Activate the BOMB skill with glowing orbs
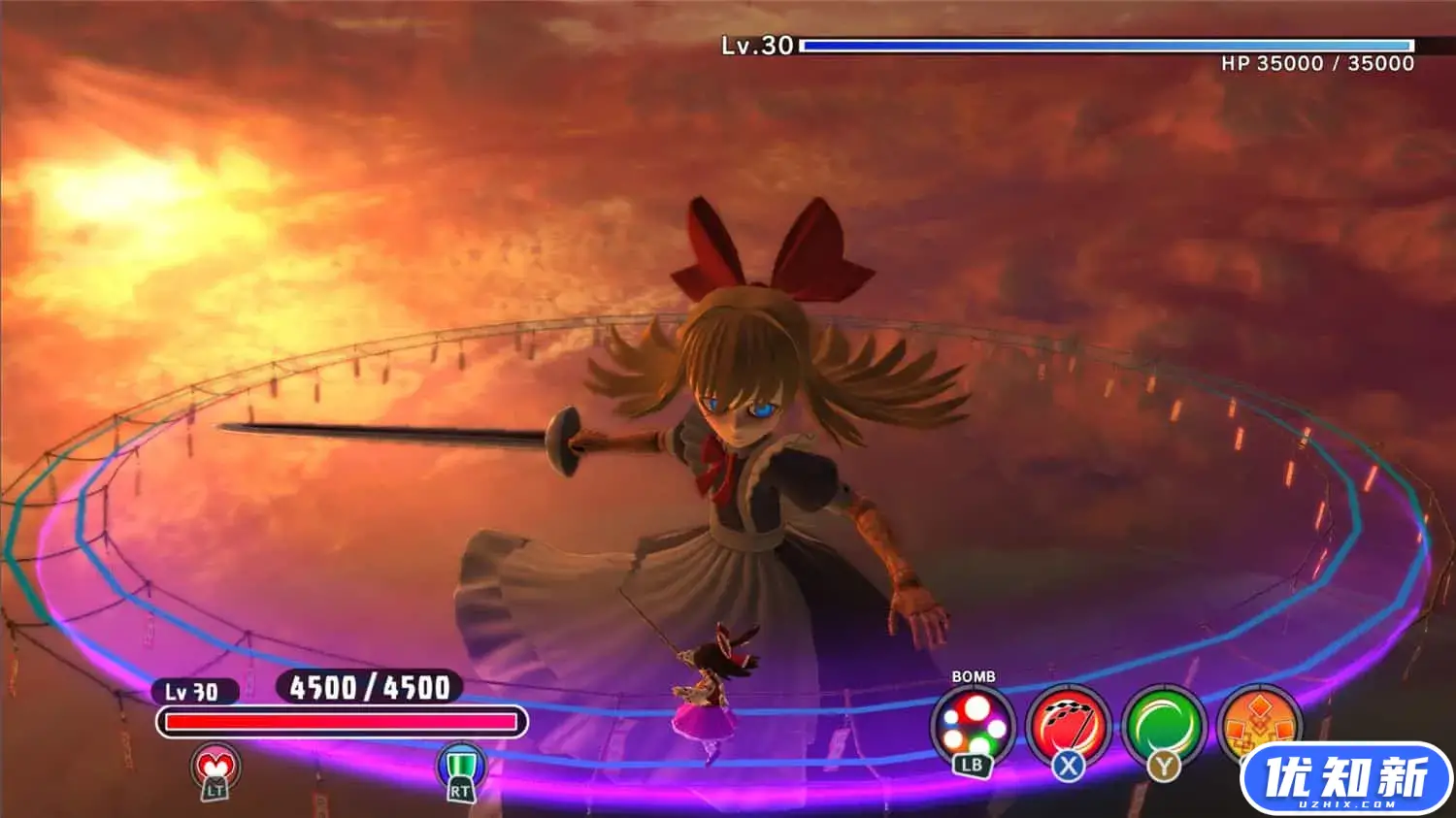This screenshot has height=818, width=1456. [x=973, y=726]
